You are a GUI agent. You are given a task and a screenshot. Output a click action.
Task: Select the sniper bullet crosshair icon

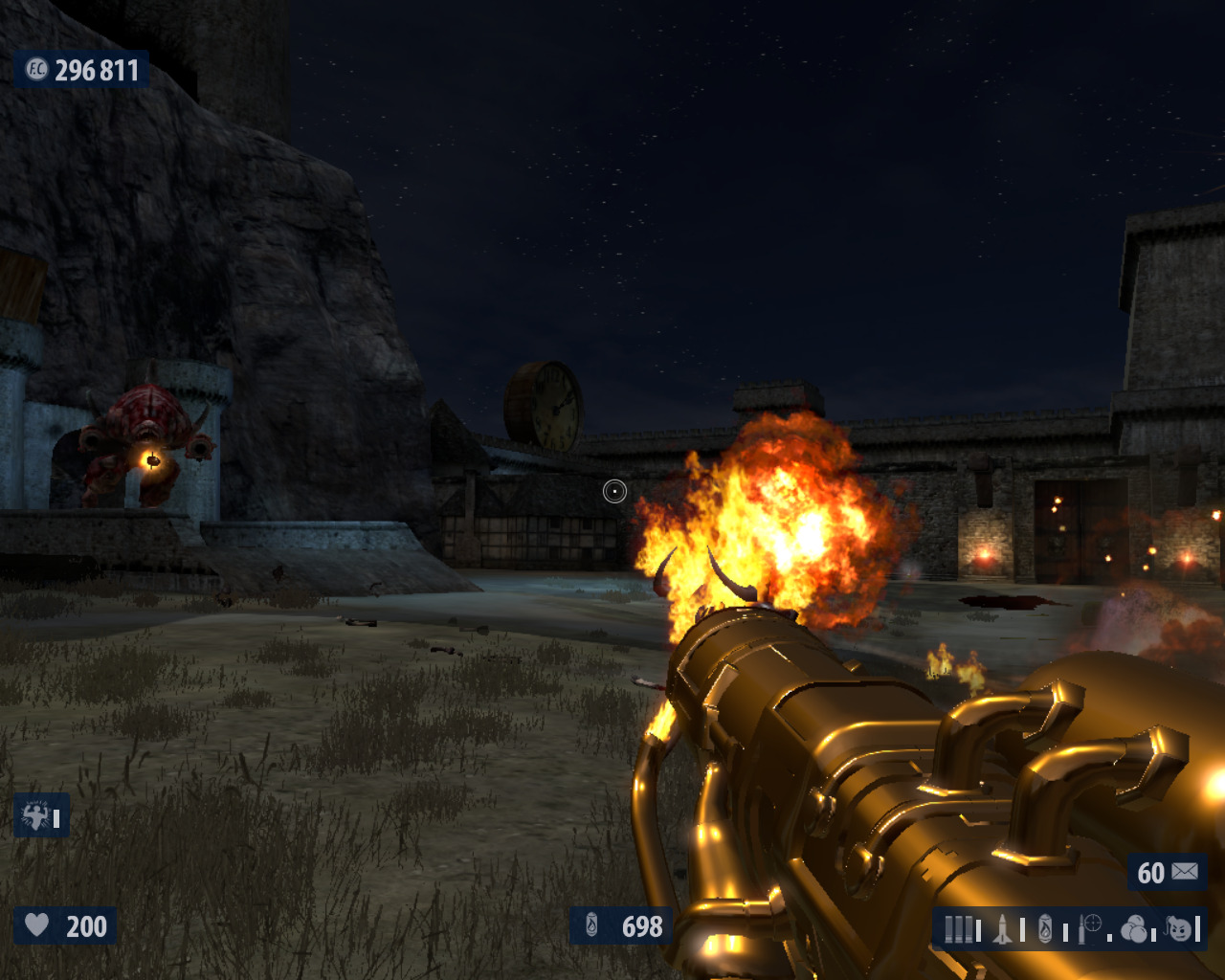tap(1090, 927)
